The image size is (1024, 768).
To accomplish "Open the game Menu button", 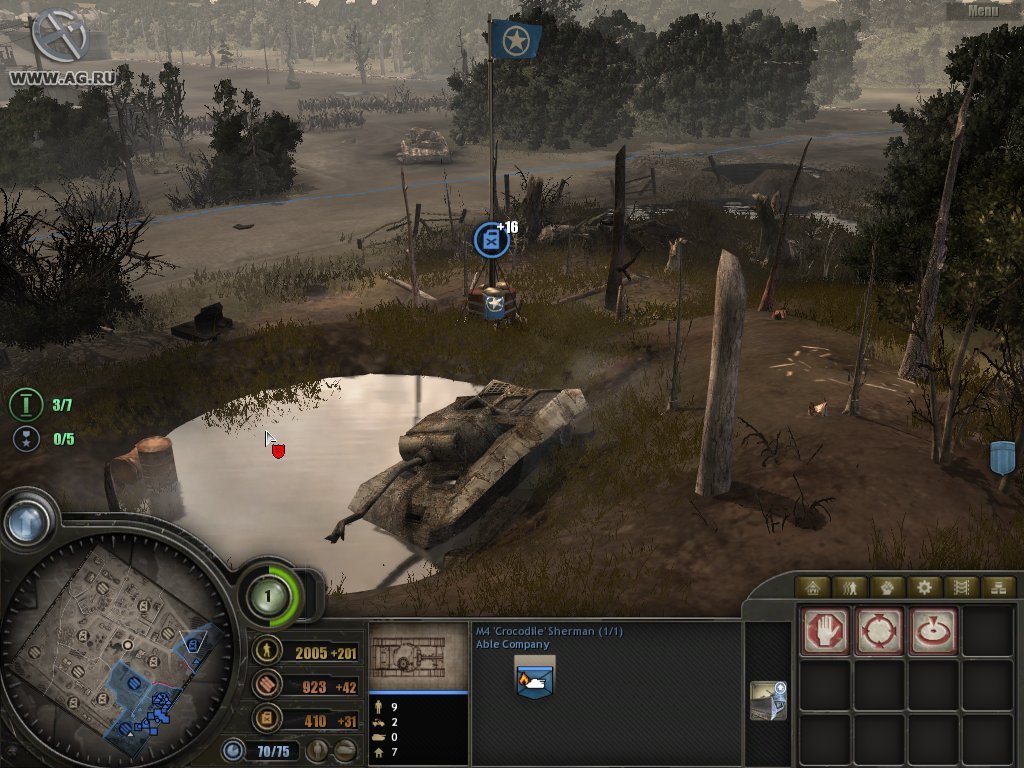I will [983, 10].
